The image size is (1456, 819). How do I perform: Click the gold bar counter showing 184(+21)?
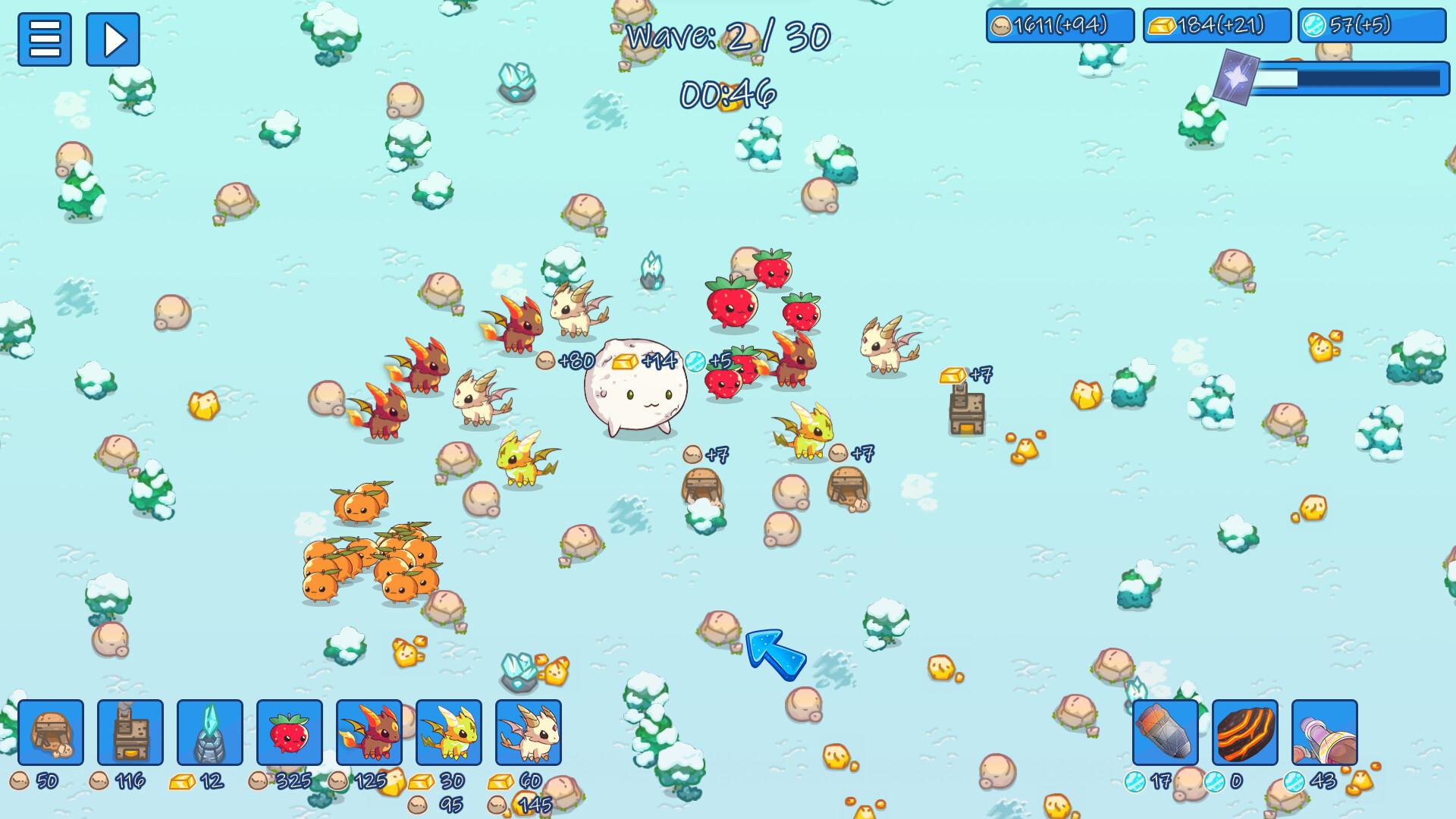[x=1216, y=25]
